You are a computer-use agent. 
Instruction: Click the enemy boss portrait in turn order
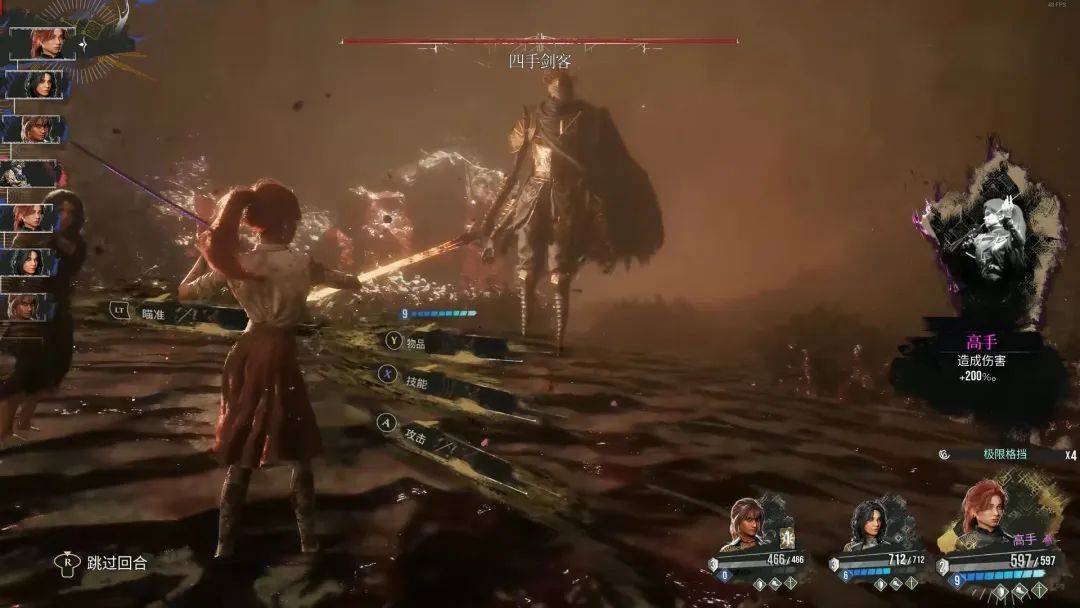point(30,173)
